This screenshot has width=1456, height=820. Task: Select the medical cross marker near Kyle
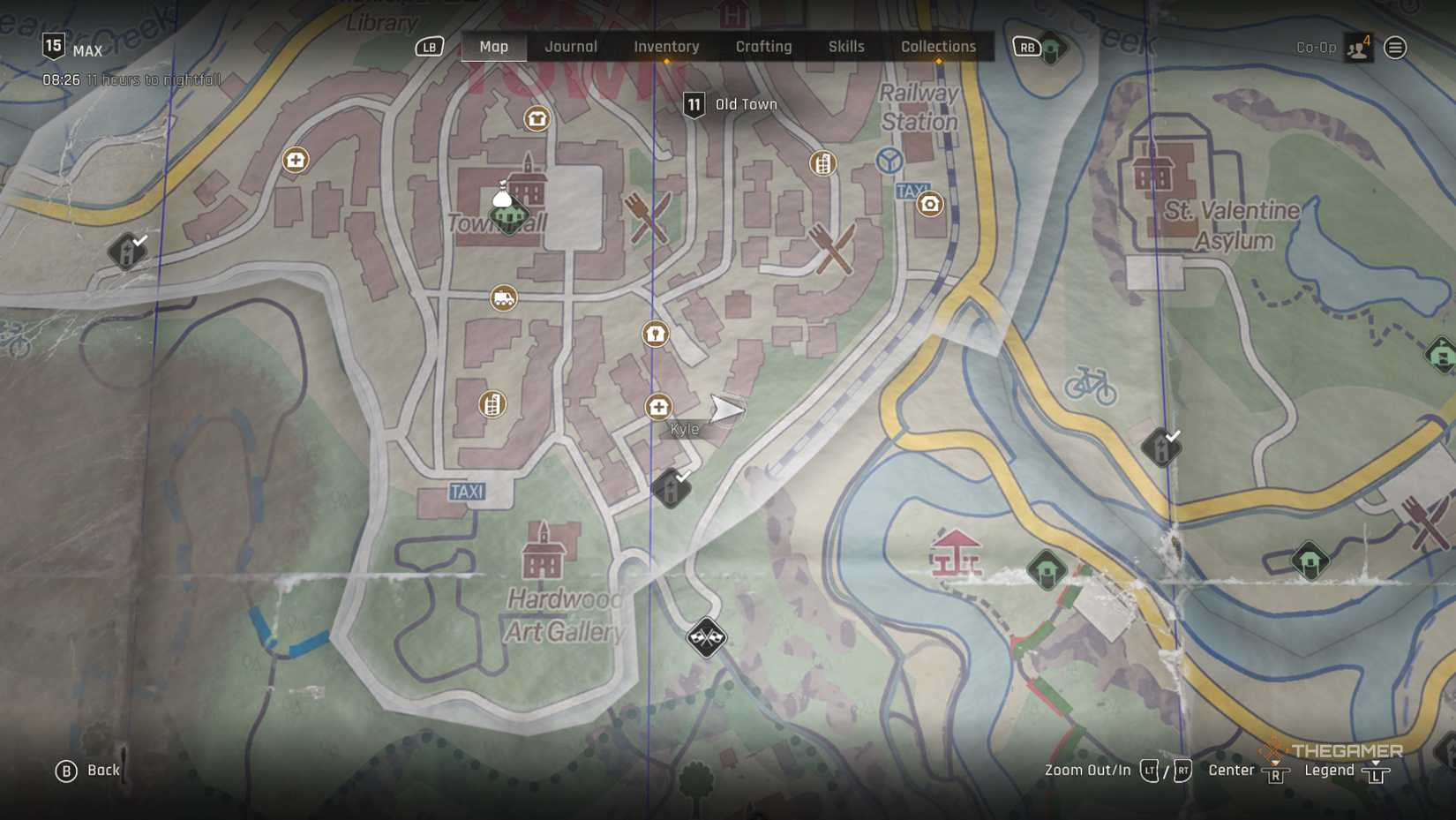coord(658,407)
